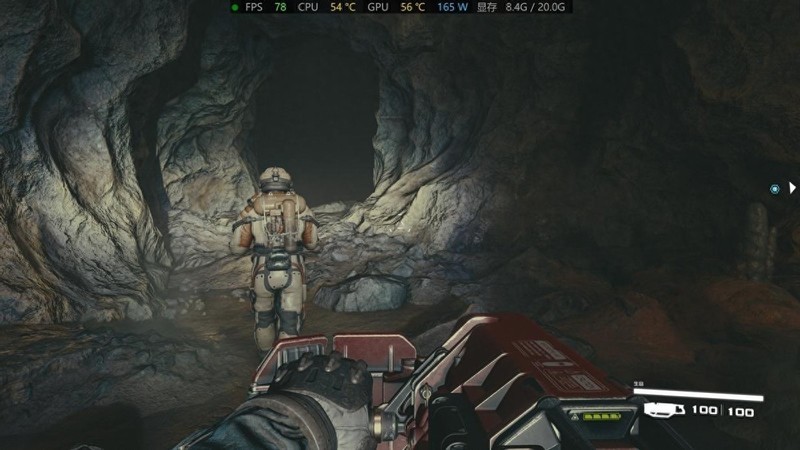Click the blue hexagonal quest marker
Screen dimensions: 800x450
774,188
